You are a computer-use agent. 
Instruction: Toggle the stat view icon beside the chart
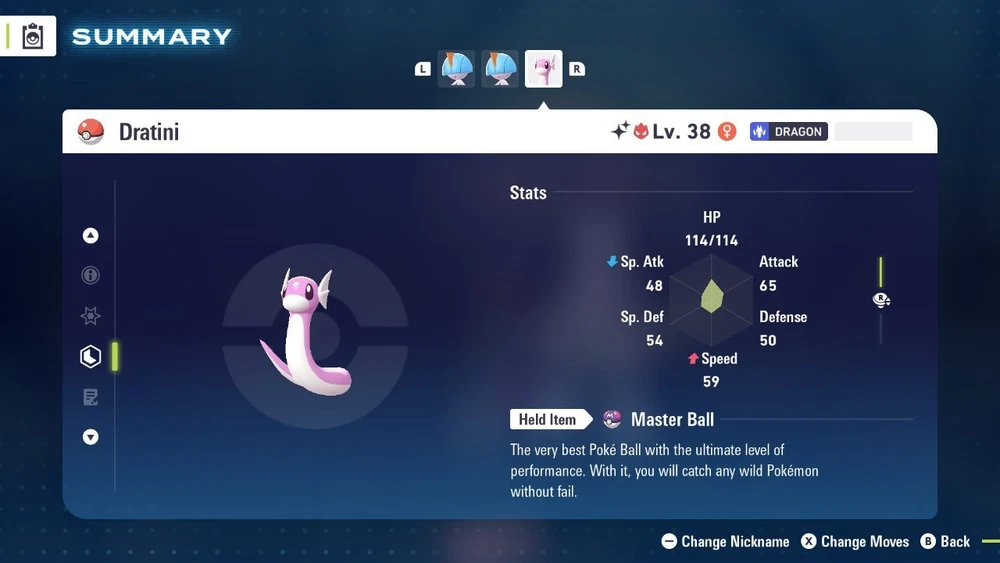point(881,300)
